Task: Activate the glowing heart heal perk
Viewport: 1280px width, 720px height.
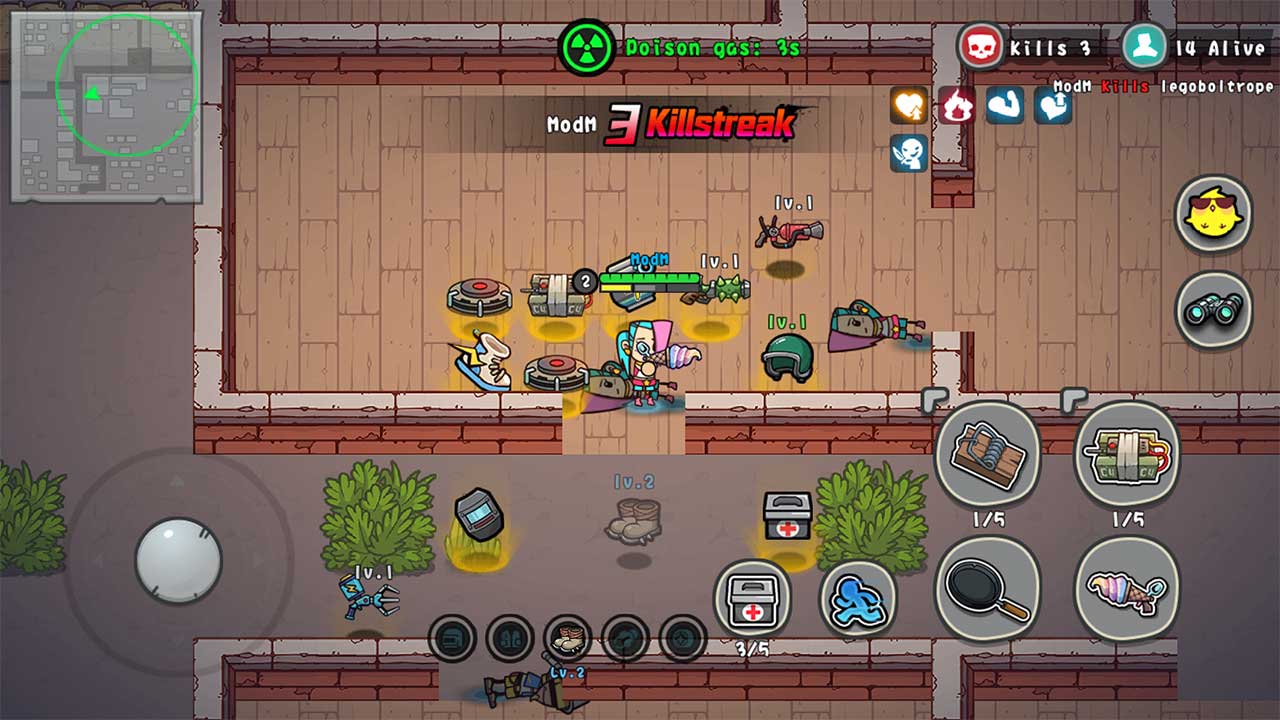Action: [908, 103]
